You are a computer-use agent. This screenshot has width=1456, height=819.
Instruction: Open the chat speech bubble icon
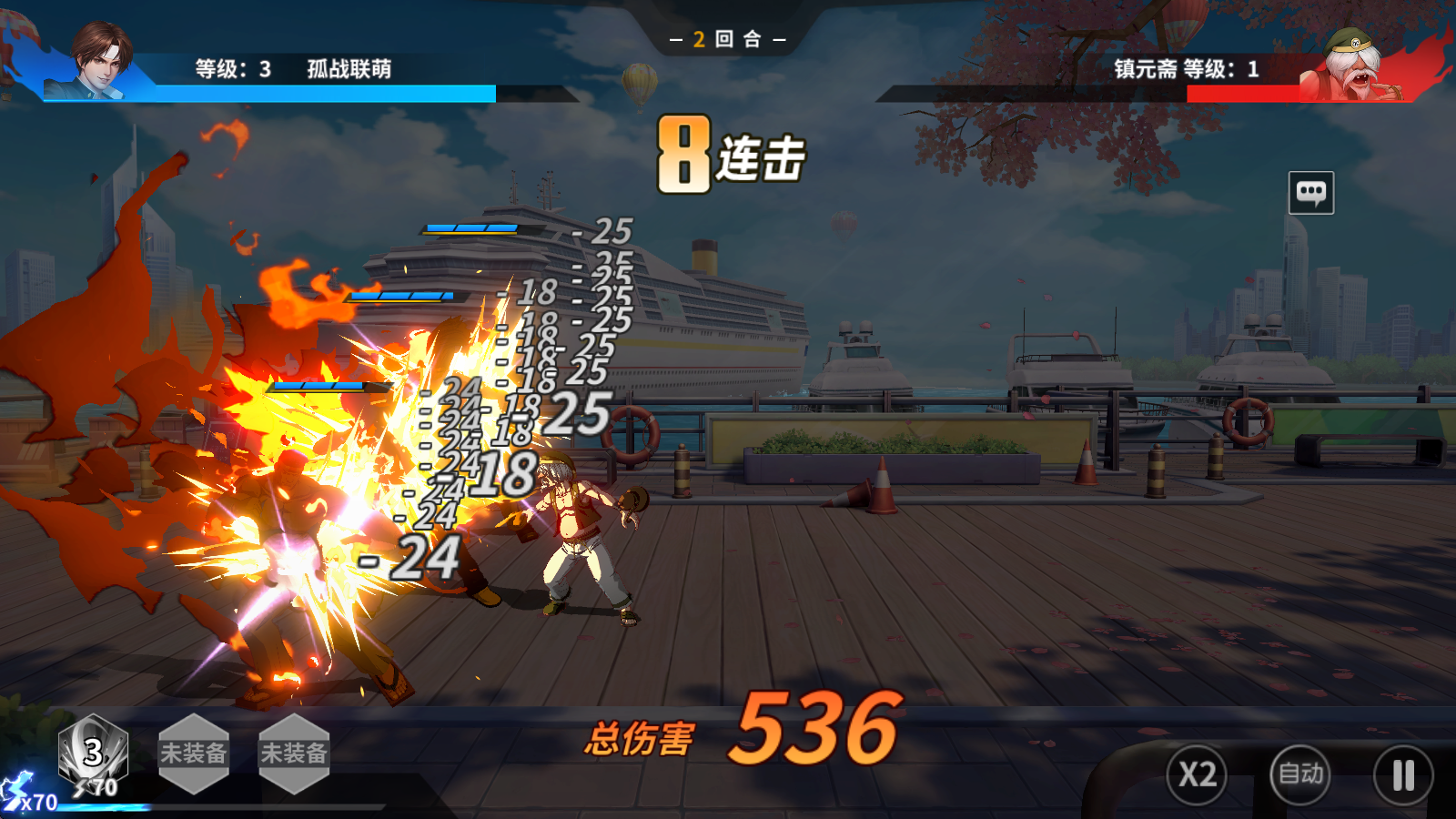pos(1311,193)
